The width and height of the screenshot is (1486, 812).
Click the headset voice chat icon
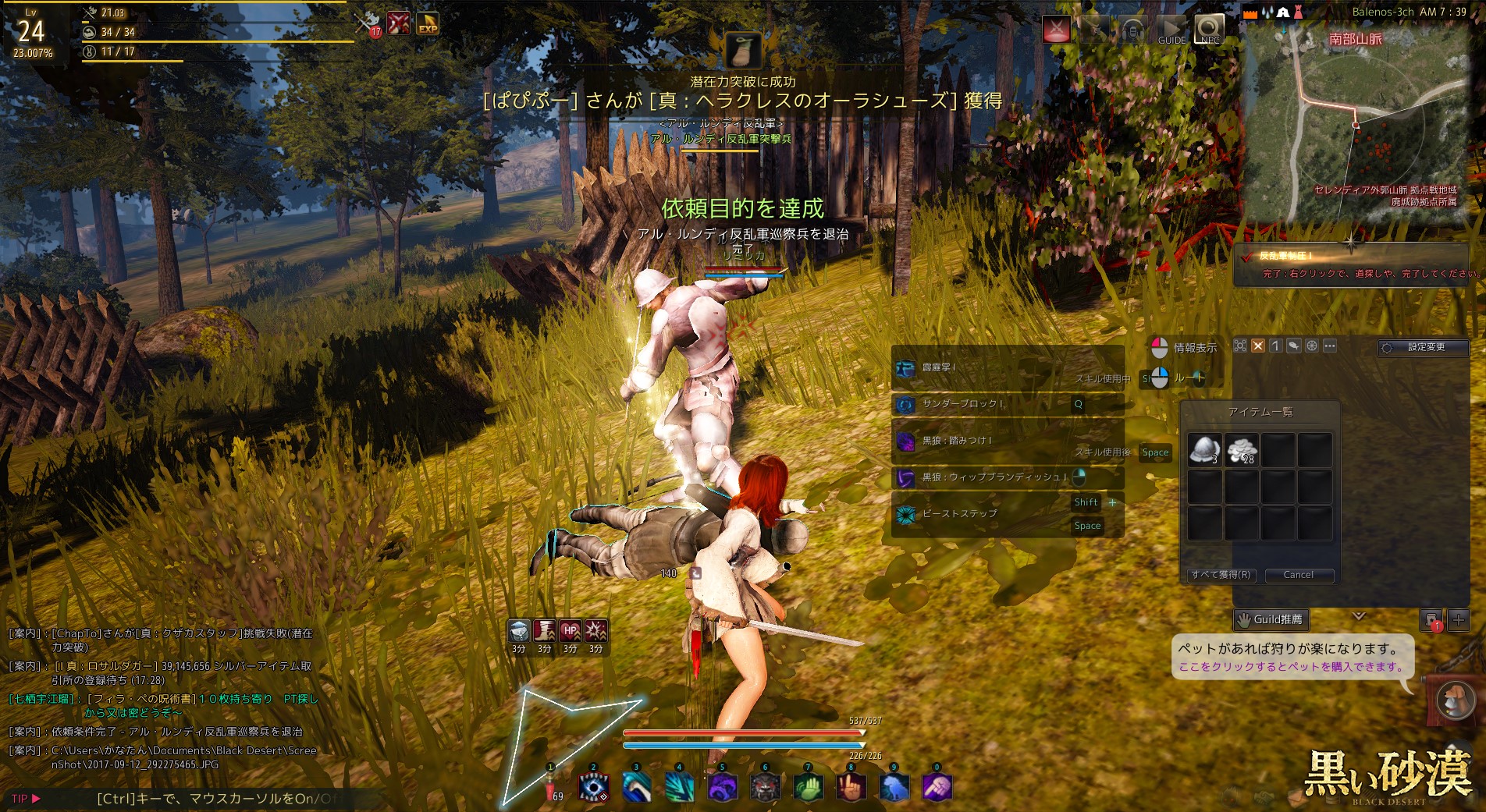point(1132,30)
